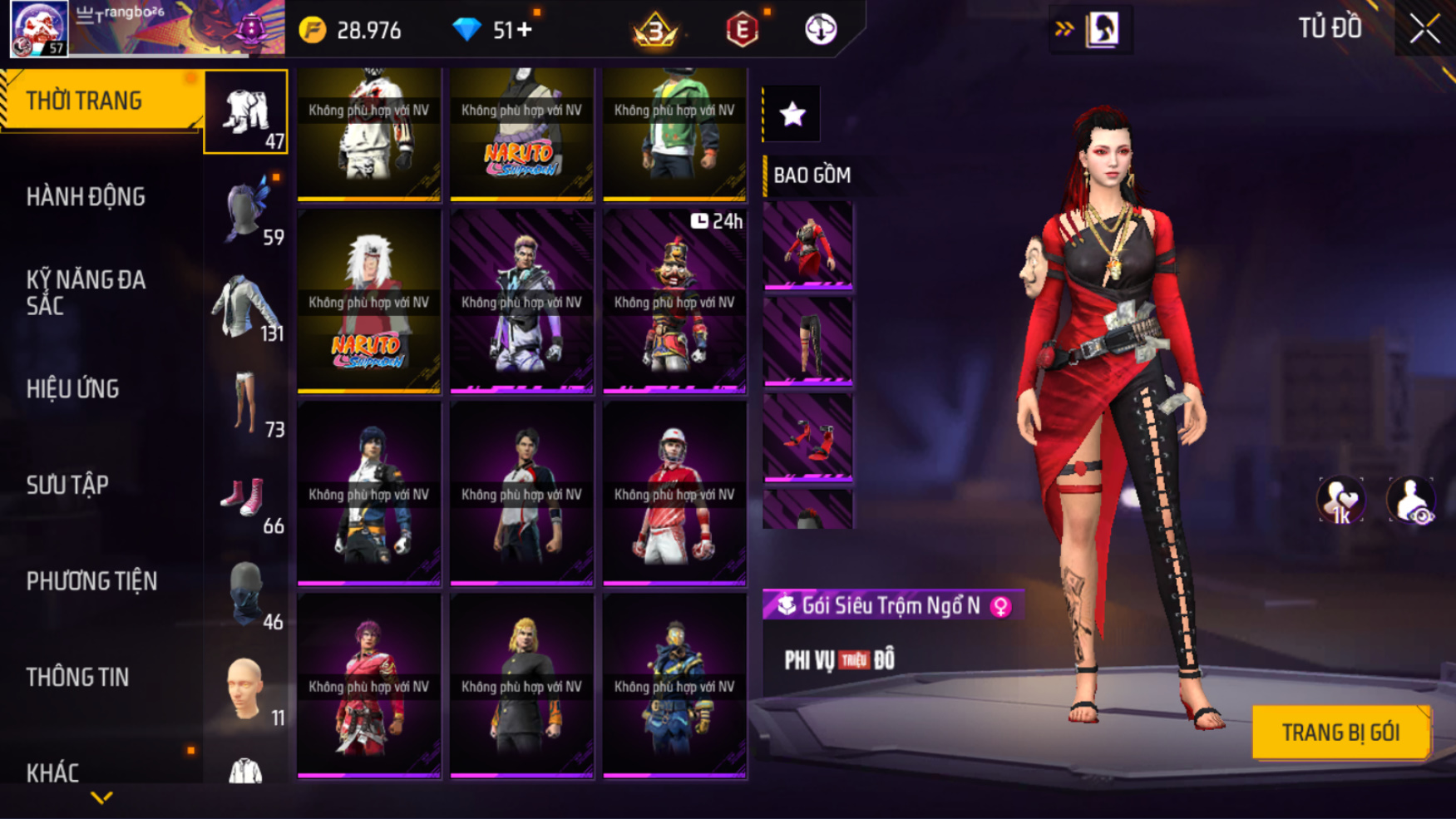The image size is (1456, 819).
Task: Switch to PHƯƠNG TIỆN tab
Action: [91, 581]
